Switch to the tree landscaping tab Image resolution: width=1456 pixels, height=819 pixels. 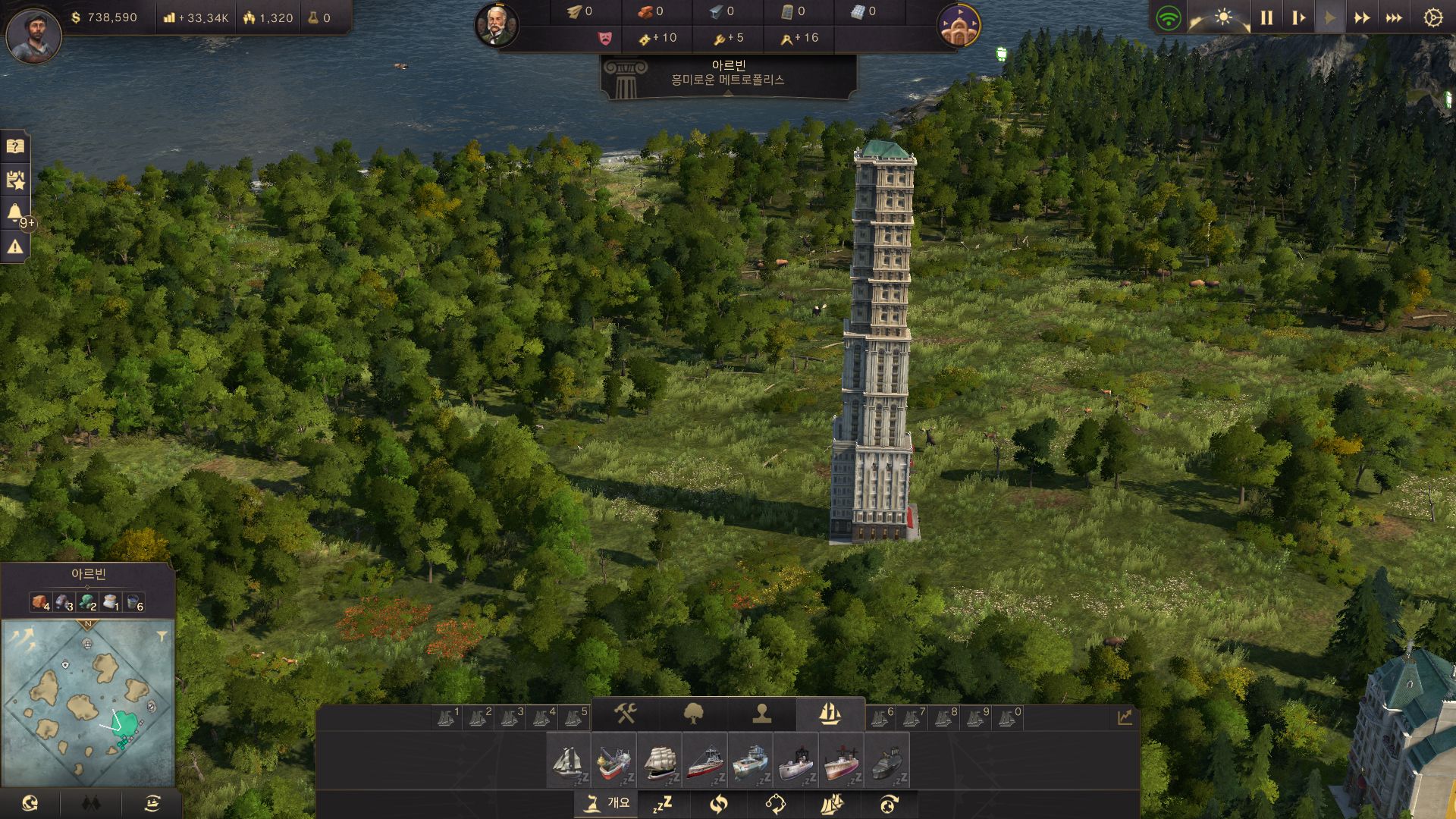pos(694,714)
